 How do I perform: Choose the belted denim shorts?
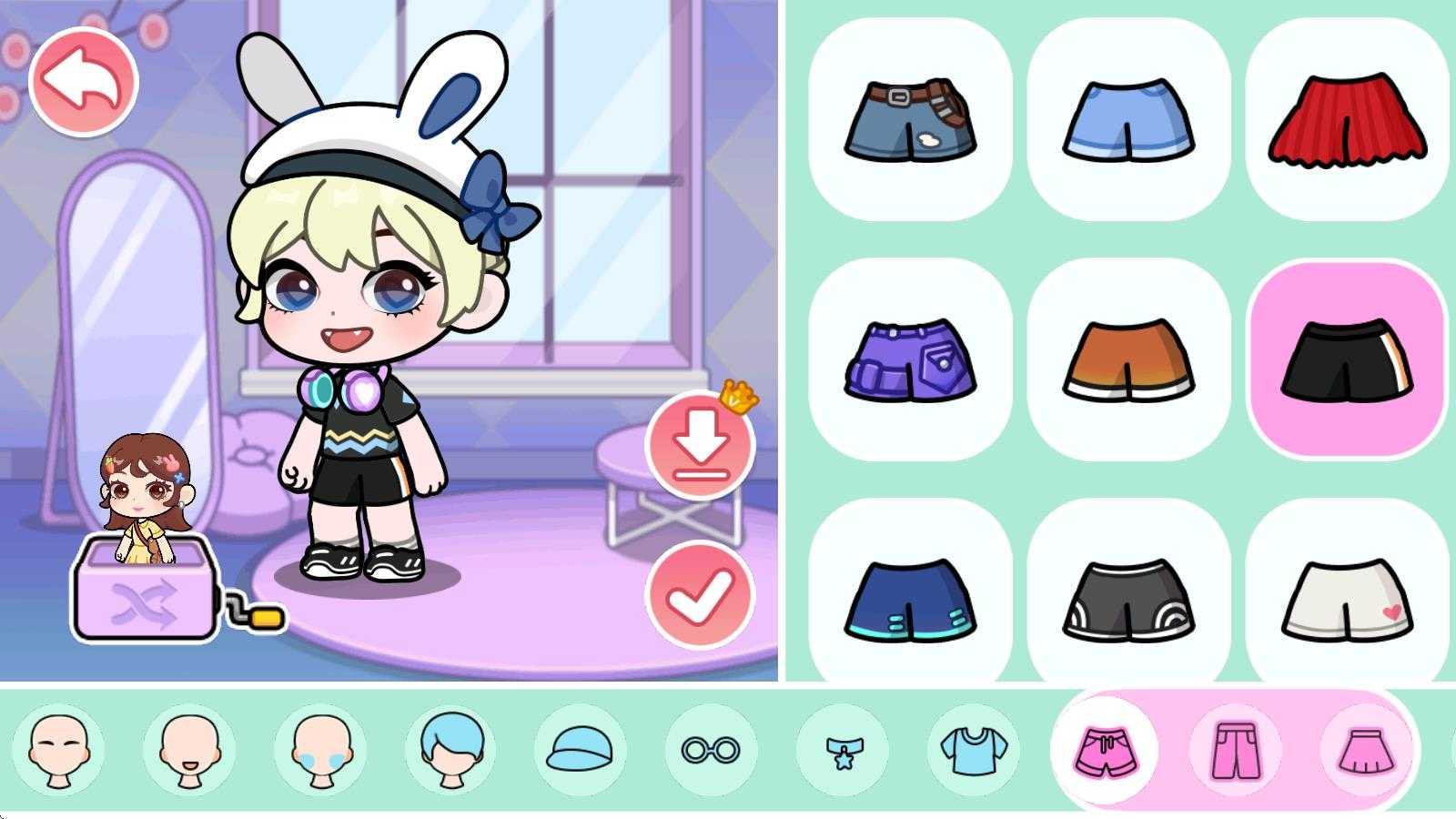(x=910, y=119)
